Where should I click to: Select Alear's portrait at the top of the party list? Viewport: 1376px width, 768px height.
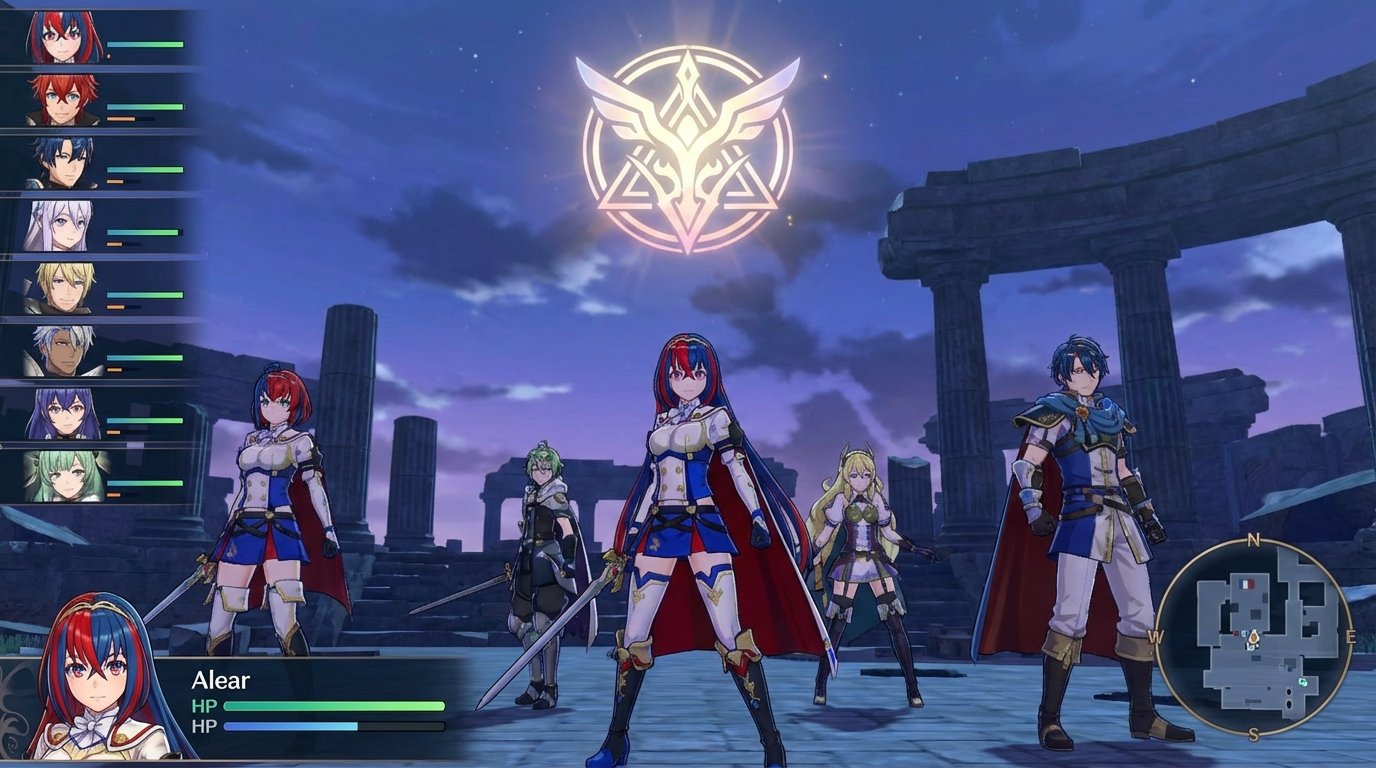coord(60,33)
